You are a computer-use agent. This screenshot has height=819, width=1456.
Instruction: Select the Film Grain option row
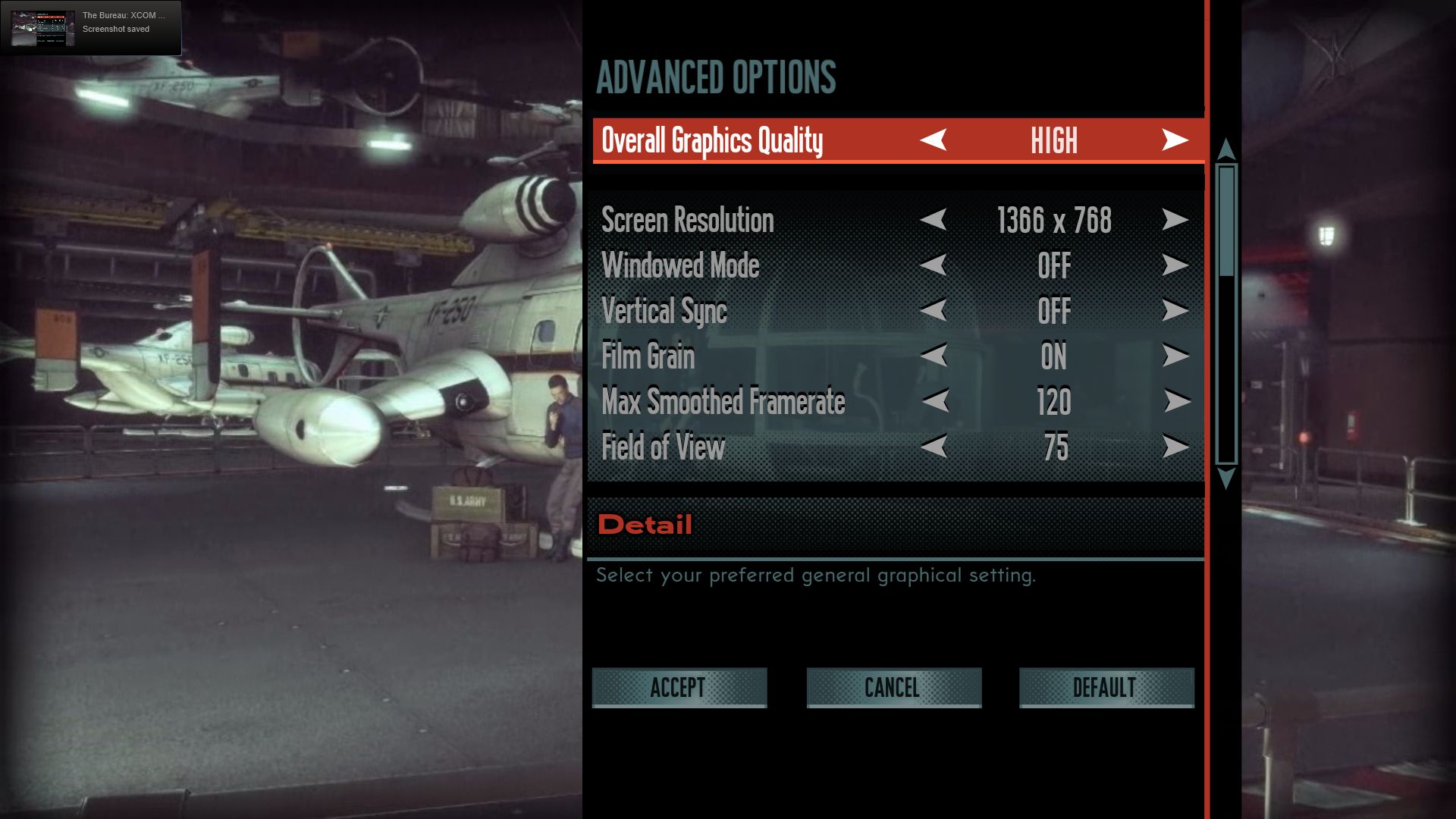[x=648, y=356]
